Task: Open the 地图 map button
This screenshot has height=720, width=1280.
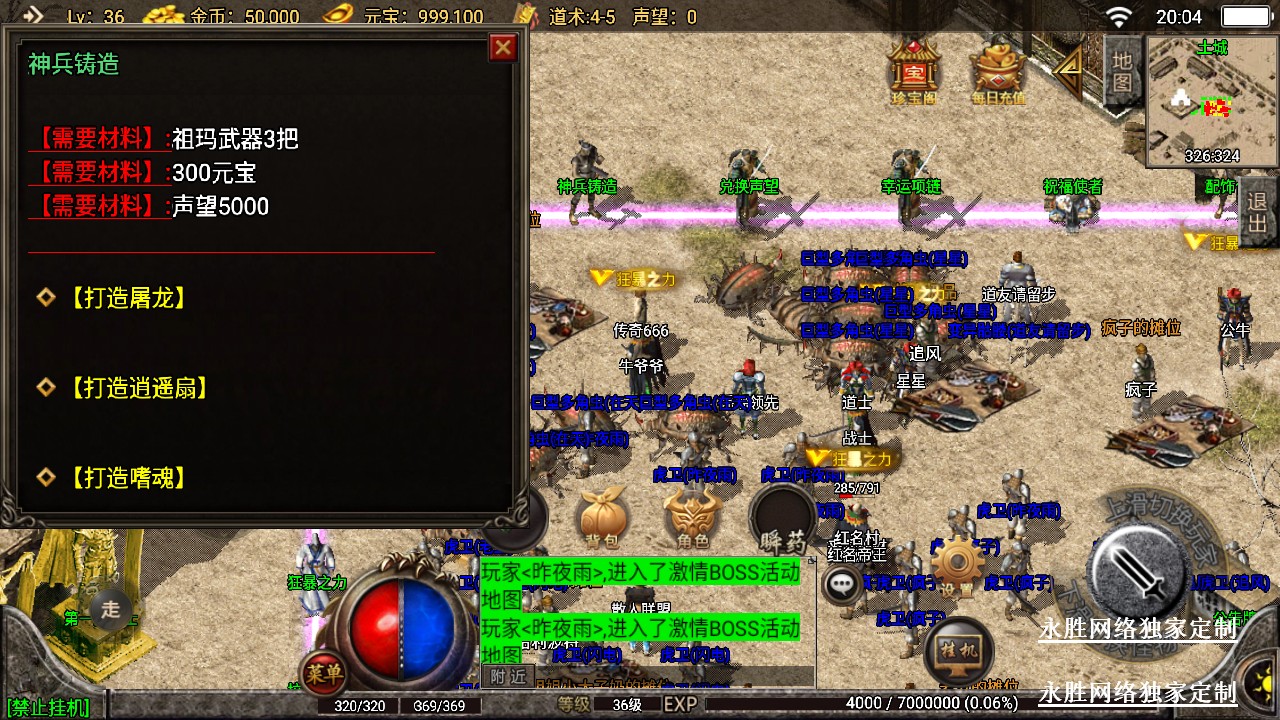Action: click(1122, 70)
